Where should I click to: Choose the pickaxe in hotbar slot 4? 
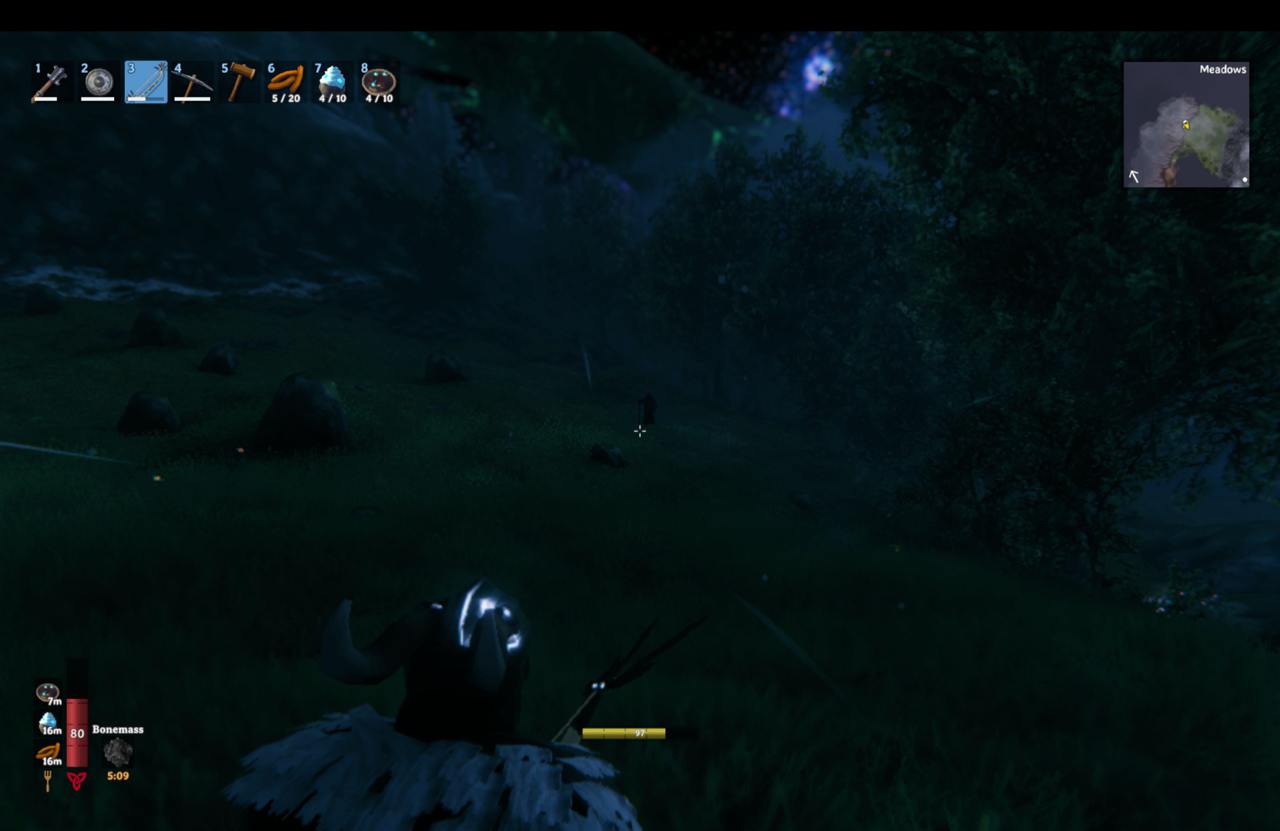[x=192, y=82]
